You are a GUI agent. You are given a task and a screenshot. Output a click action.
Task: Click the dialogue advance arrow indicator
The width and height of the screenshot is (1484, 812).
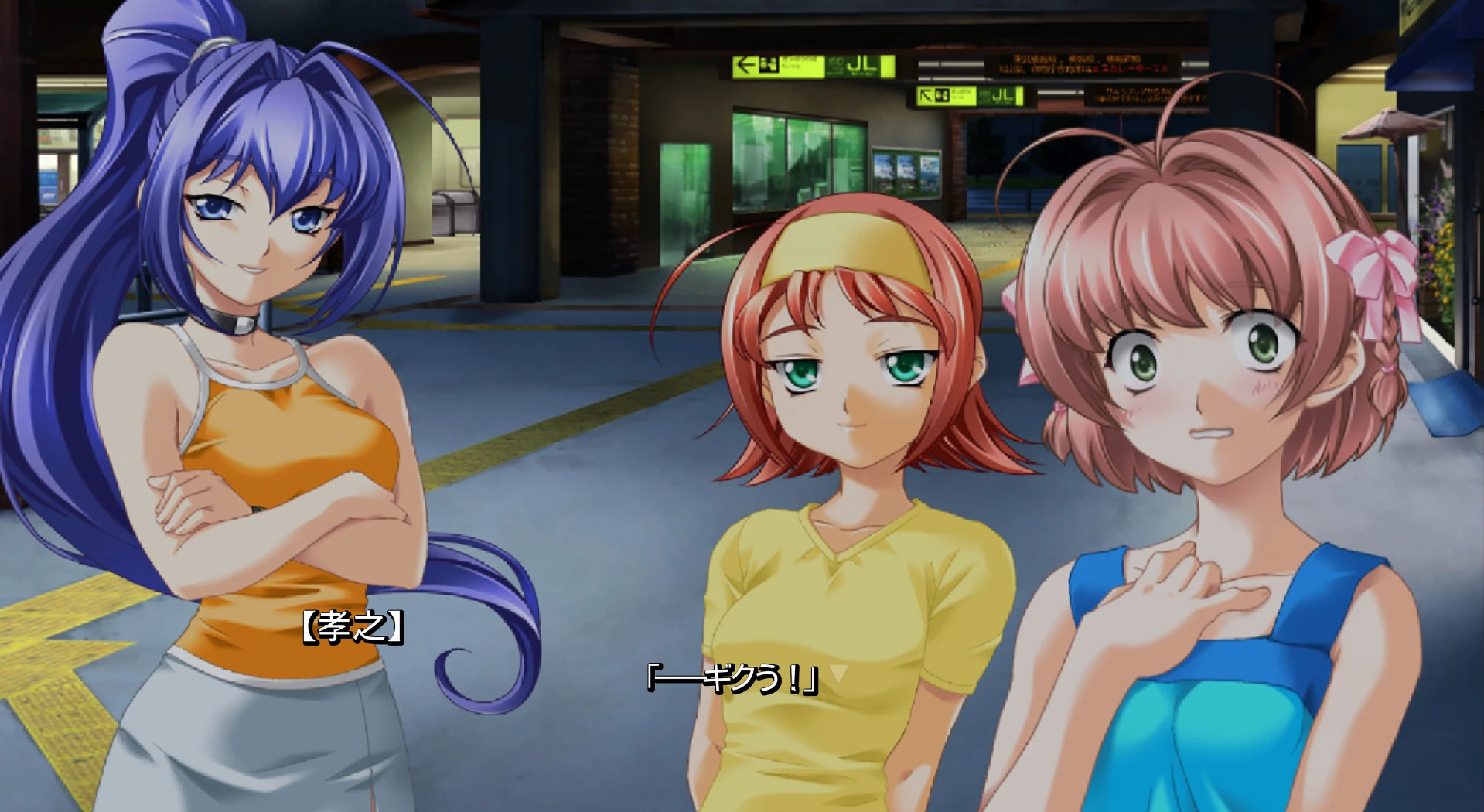point(839,674)
